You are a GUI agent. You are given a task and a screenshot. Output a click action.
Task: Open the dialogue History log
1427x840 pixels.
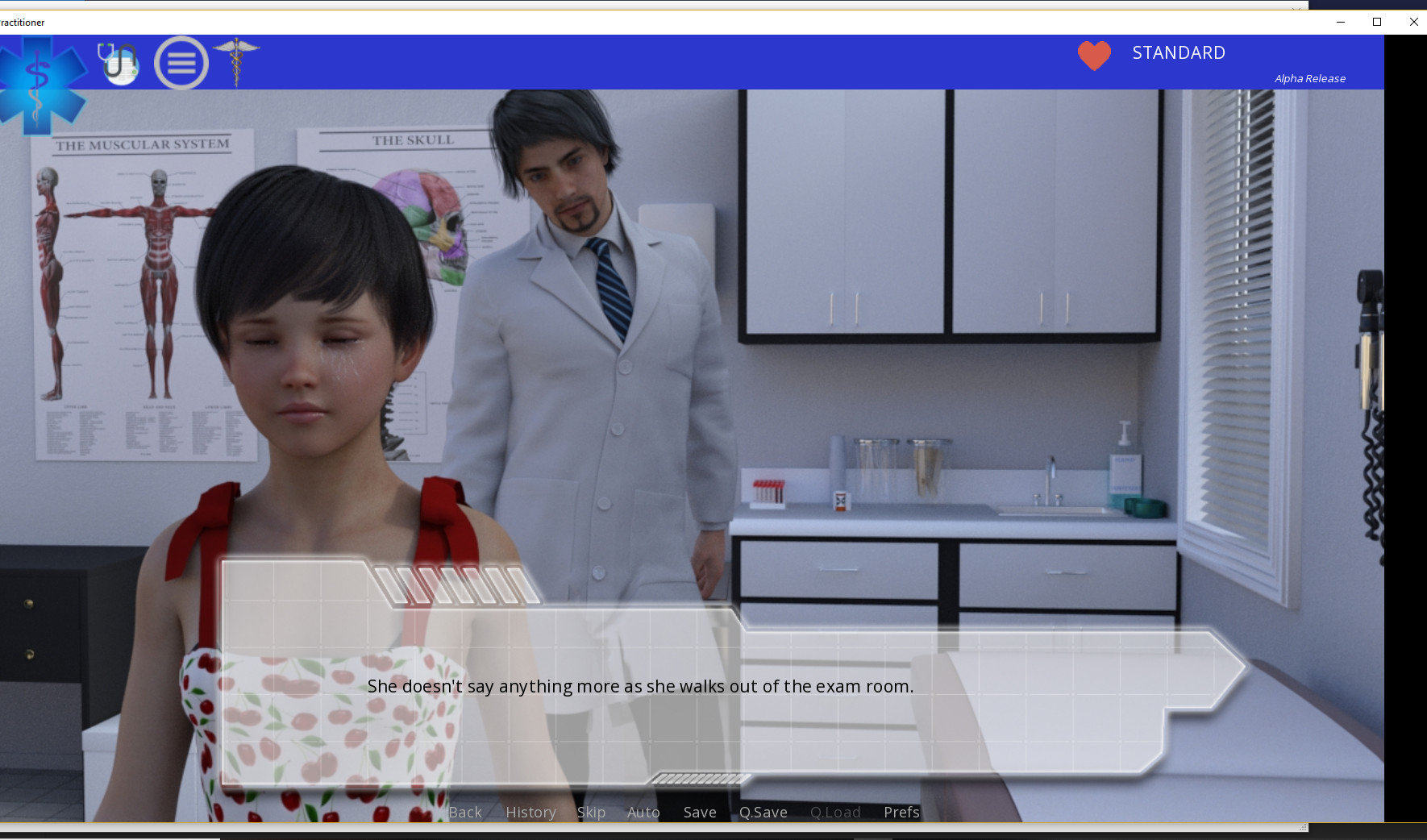(x=530, y=812)
